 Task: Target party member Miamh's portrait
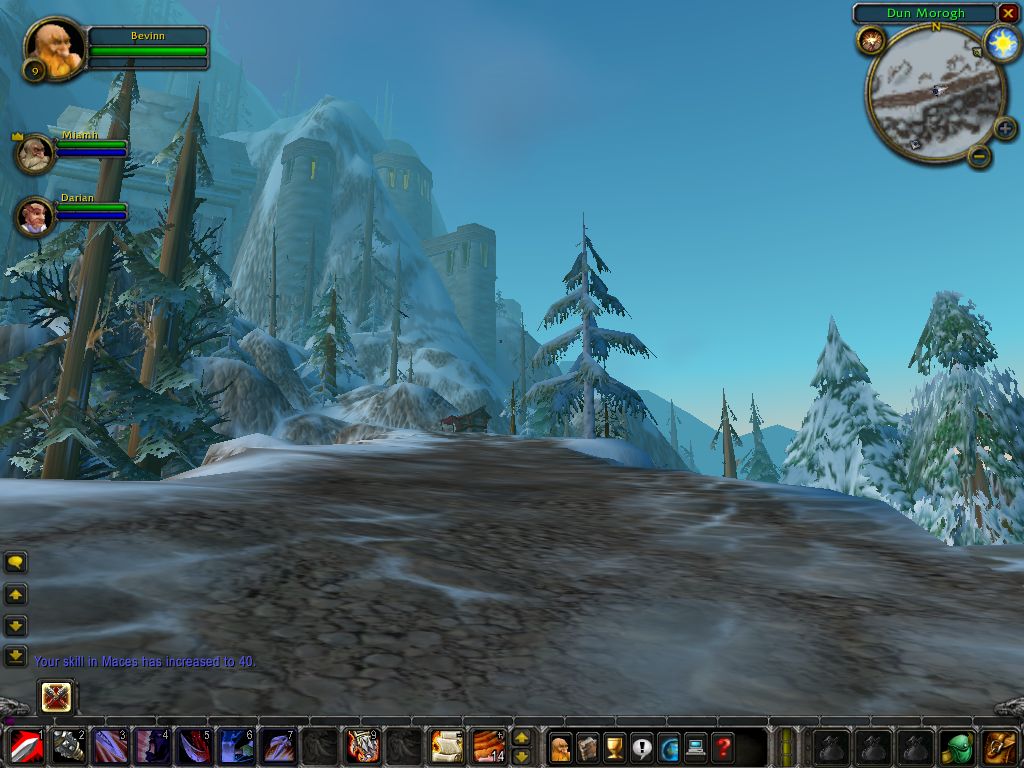point(34,153)
